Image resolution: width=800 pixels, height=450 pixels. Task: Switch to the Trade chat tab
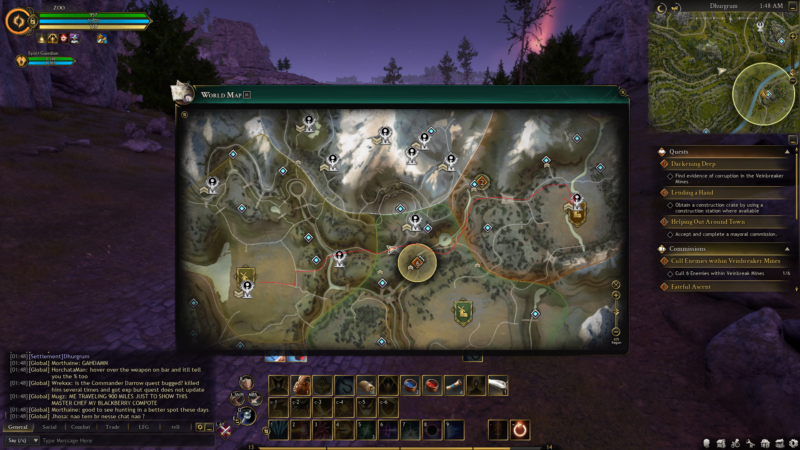112,427
